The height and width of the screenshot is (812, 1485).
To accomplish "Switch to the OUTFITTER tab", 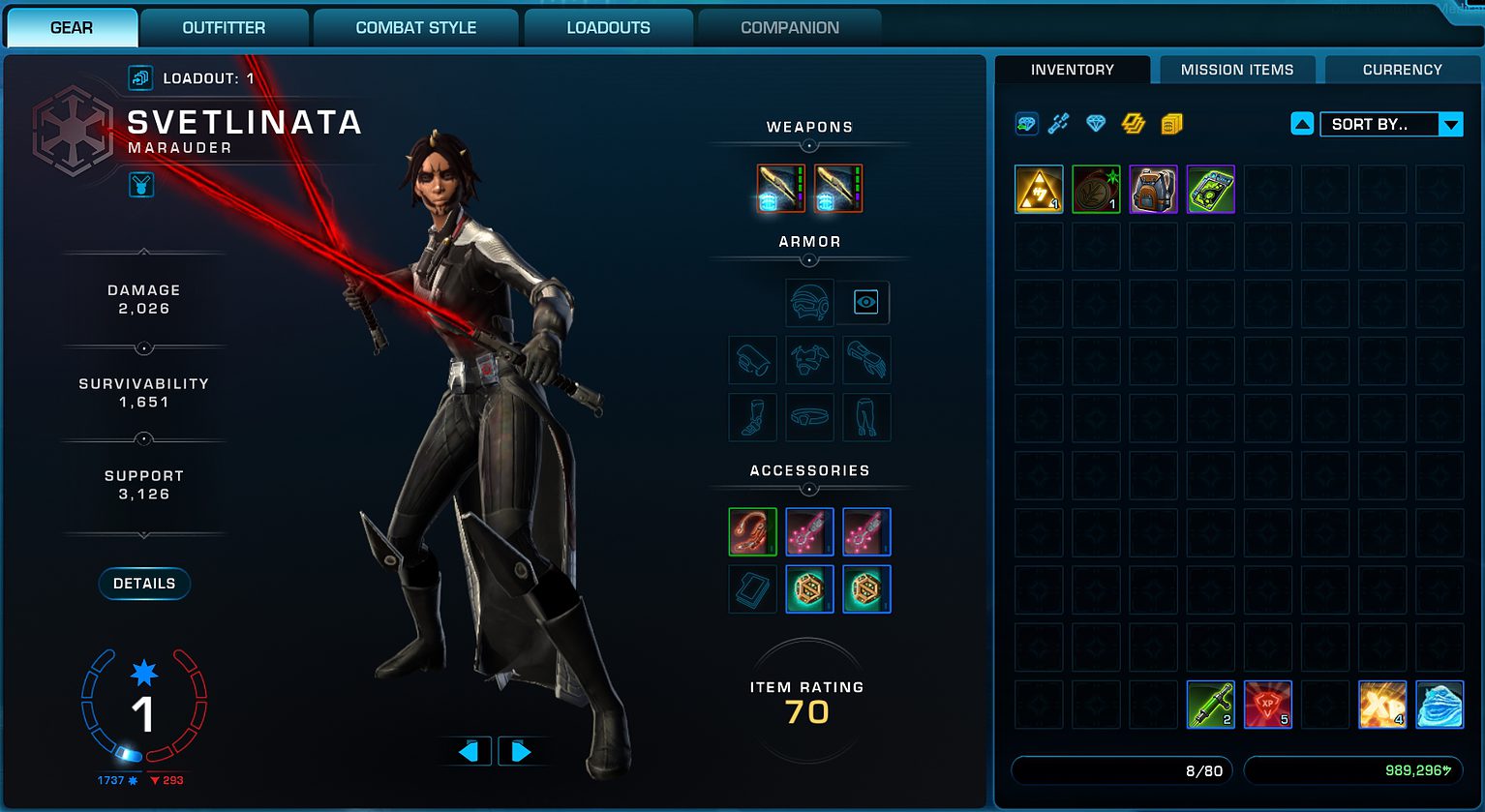I will 225,27.
